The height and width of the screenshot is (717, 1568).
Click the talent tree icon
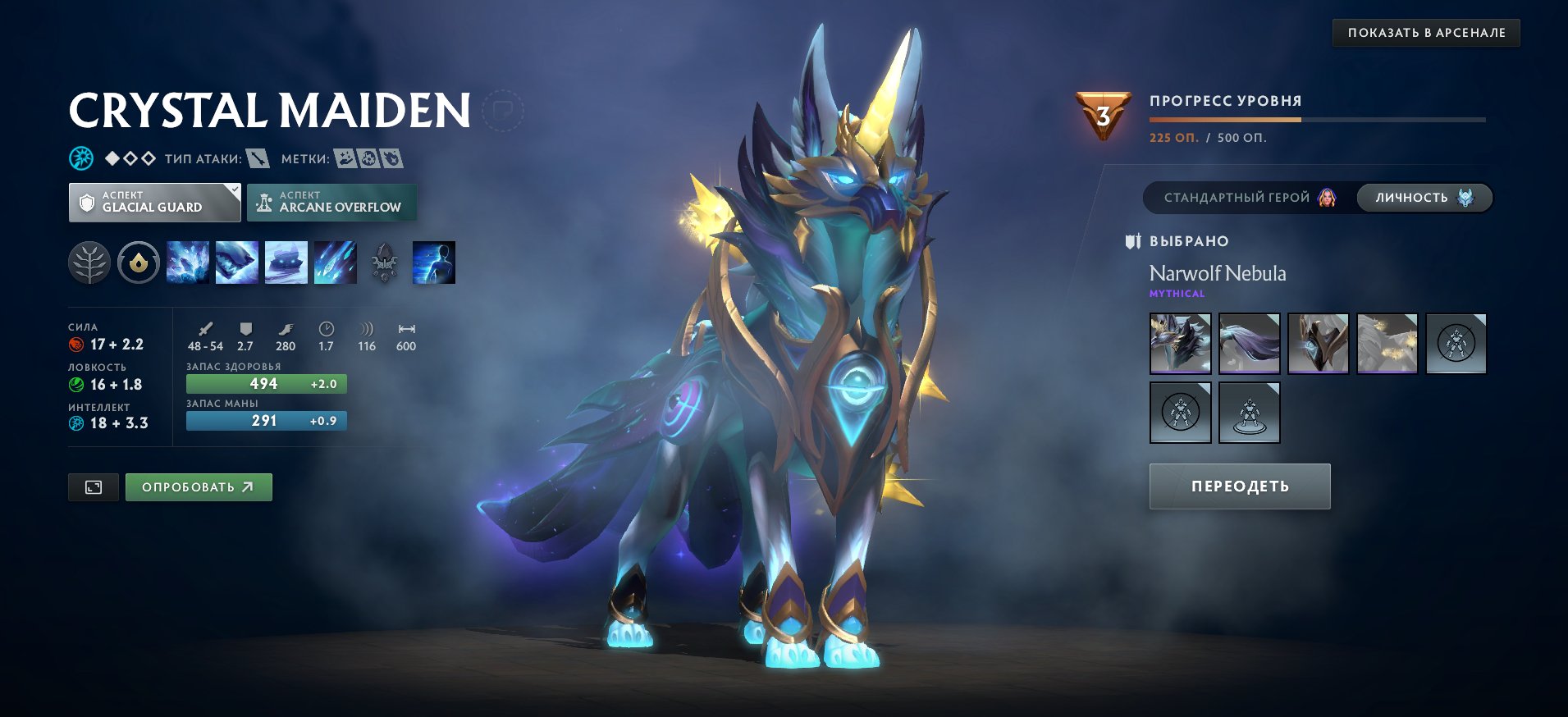pos(88,263)
